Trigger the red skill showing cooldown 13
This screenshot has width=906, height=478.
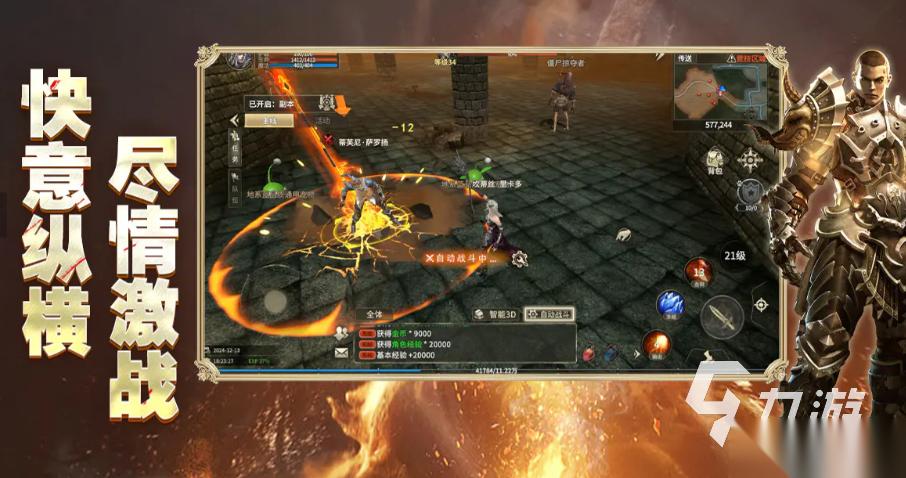[x=697, y=270]
